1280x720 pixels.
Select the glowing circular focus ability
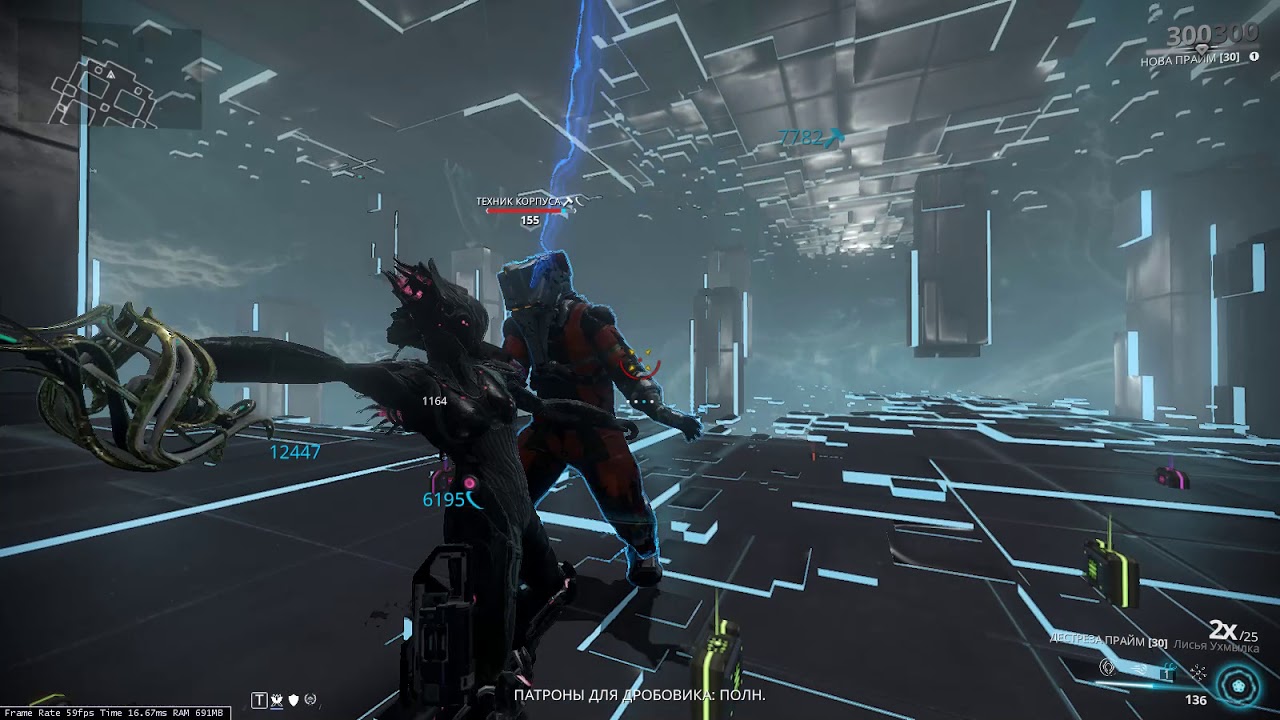1238,686
